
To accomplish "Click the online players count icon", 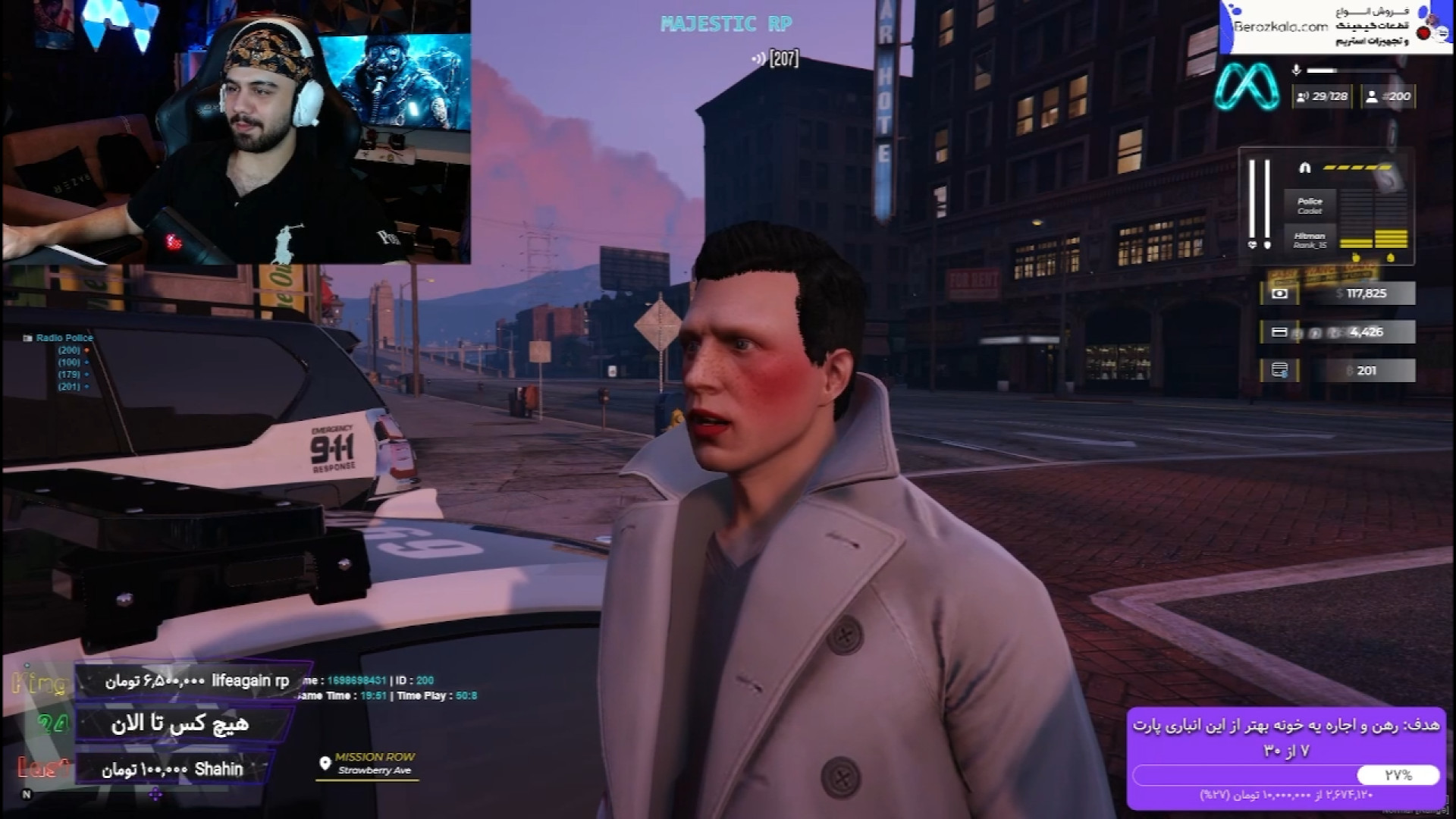I will click(x=1304, y=97).
